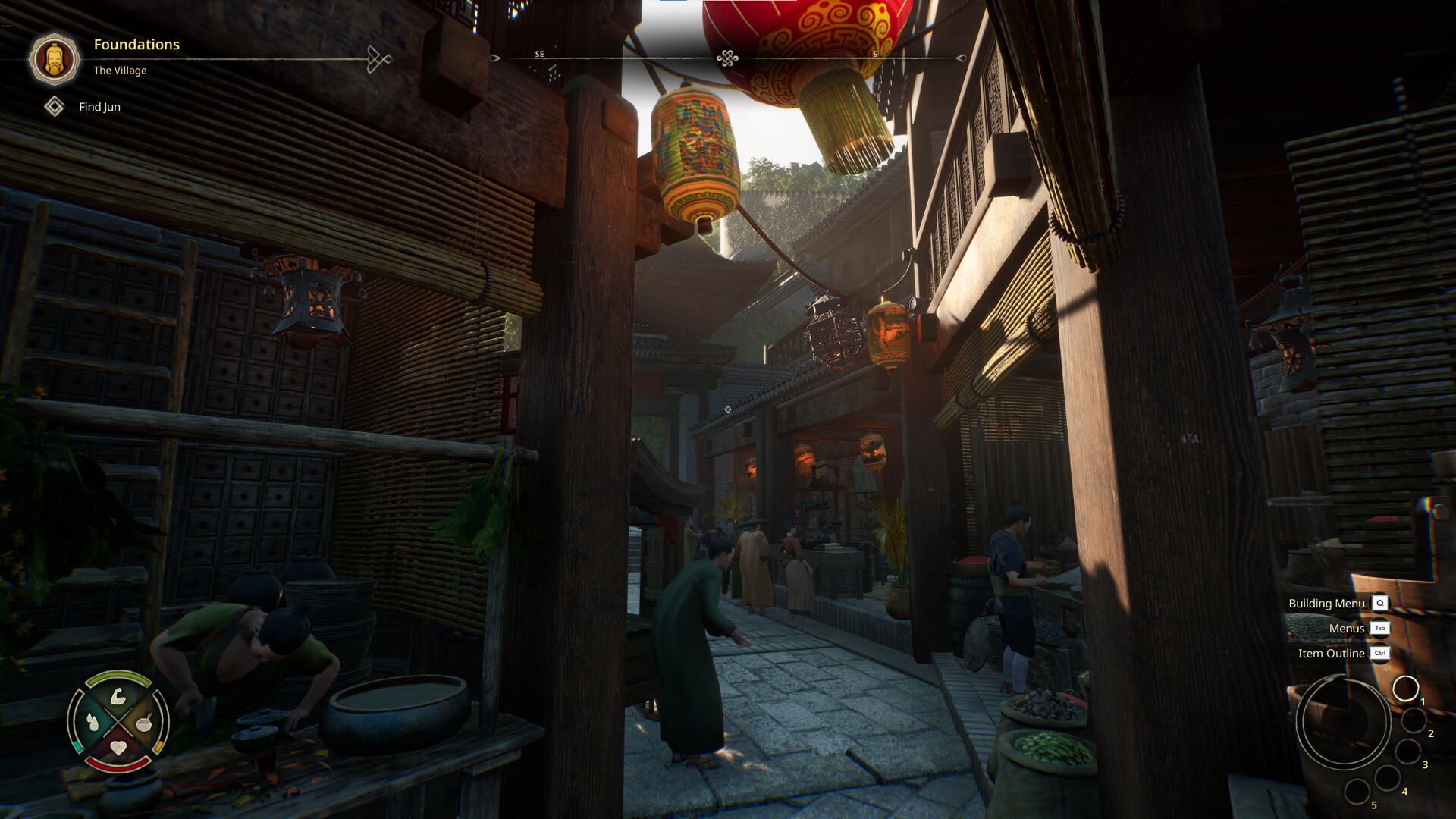
Task: Click the Find Jun objective marker
Action: coord(55,107)
